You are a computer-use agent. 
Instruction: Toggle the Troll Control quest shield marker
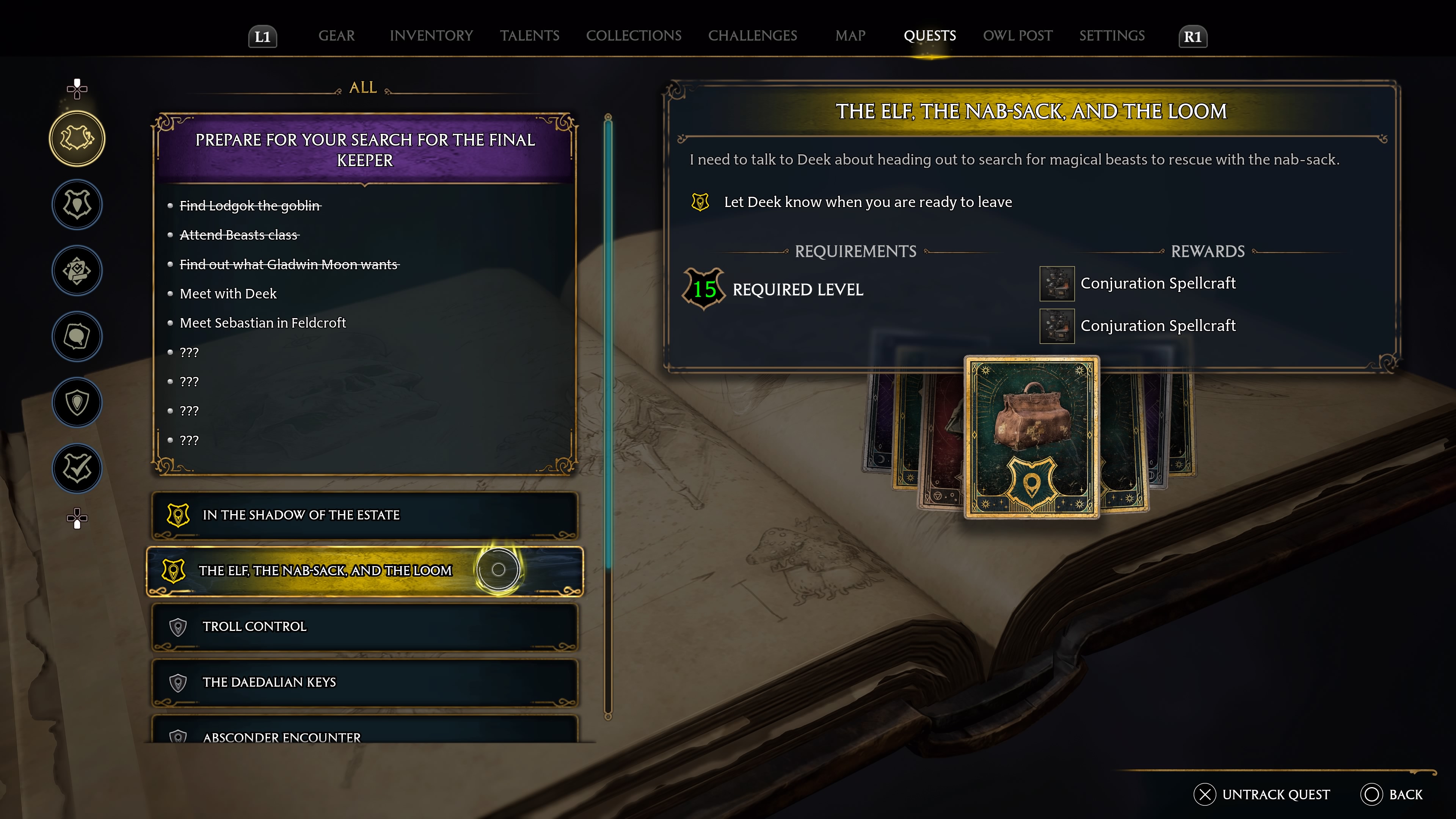click(178, 627)
